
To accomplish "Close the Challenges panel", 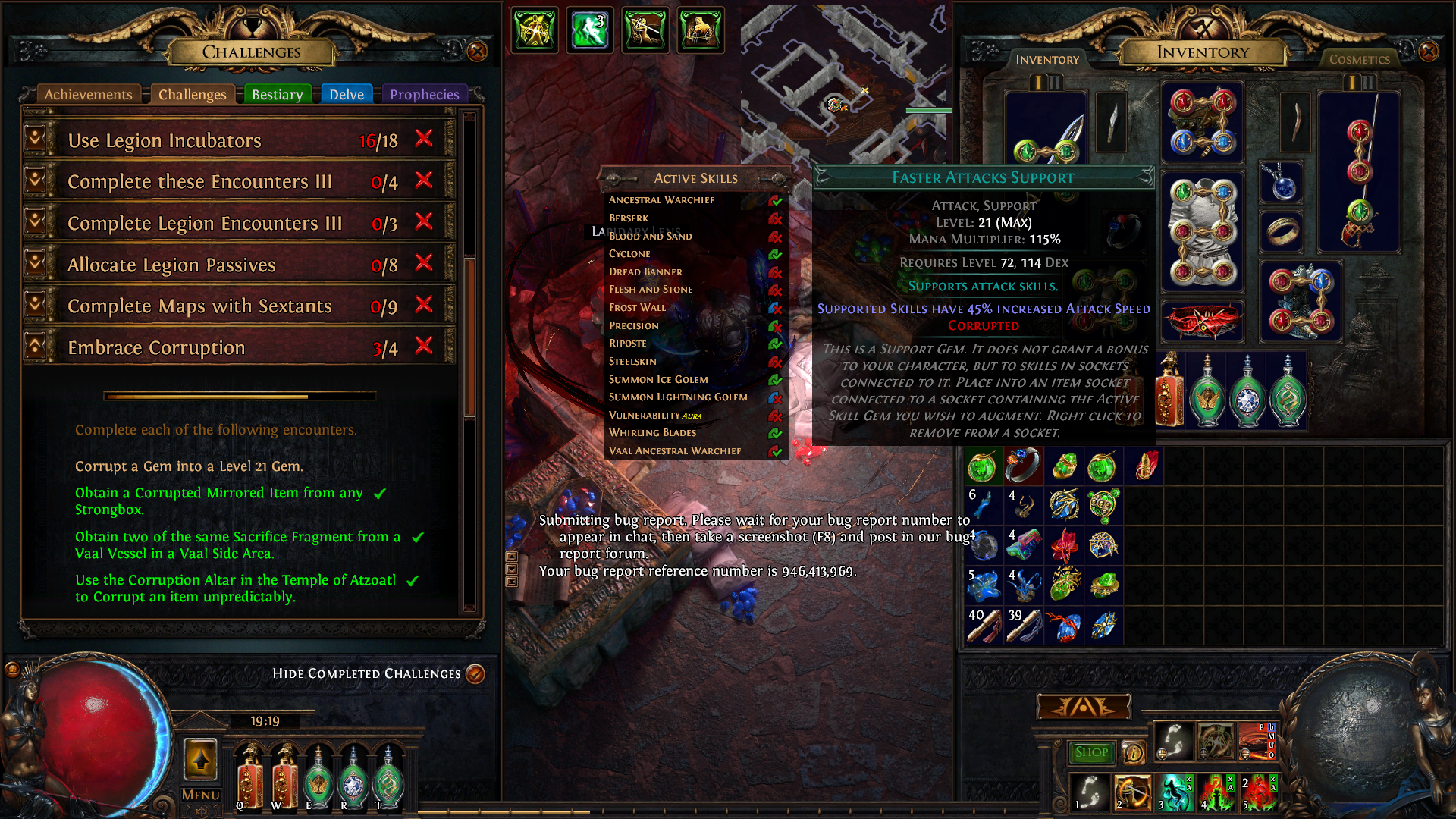I will (x=477, y=52).
